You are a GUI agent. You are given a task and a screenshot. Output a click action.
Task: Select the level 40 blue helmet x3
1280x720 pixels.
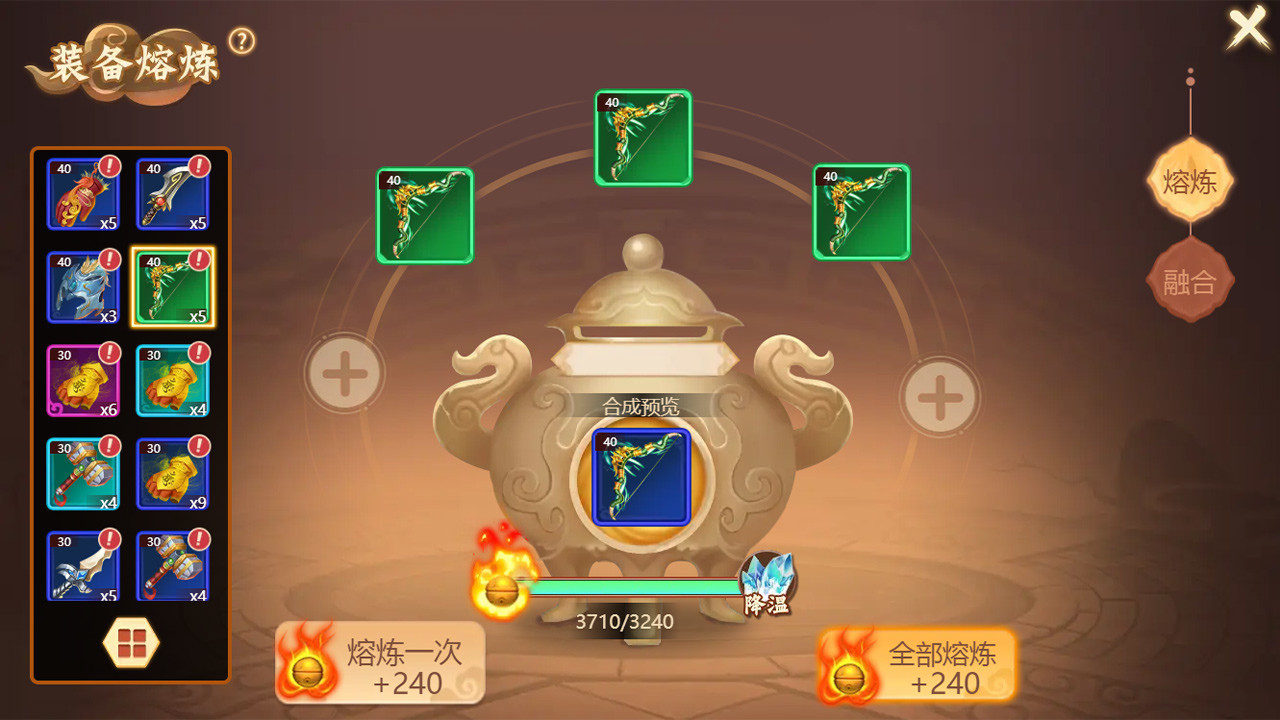(83, 285)
